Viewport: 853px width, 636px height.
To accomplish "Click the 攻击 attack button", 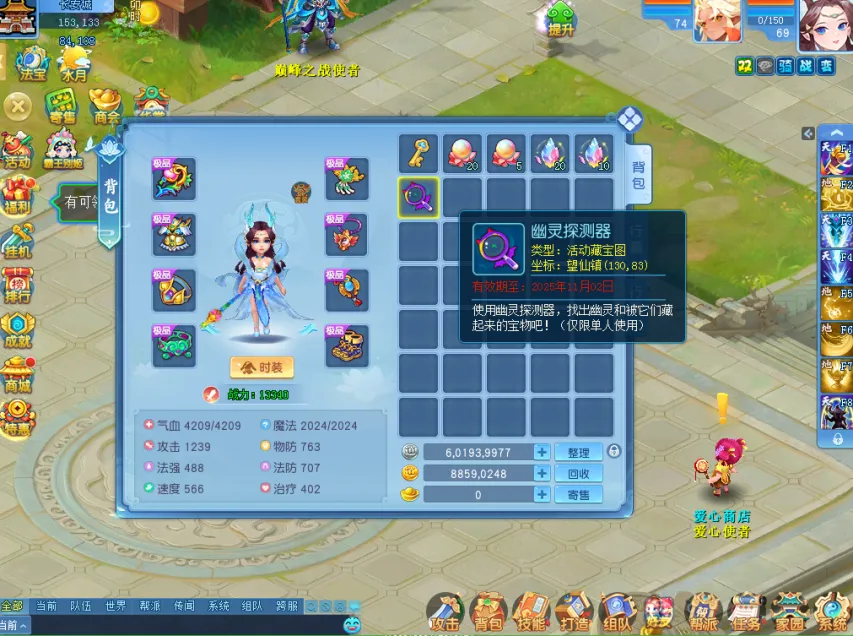I will click(x=445, y=610).
